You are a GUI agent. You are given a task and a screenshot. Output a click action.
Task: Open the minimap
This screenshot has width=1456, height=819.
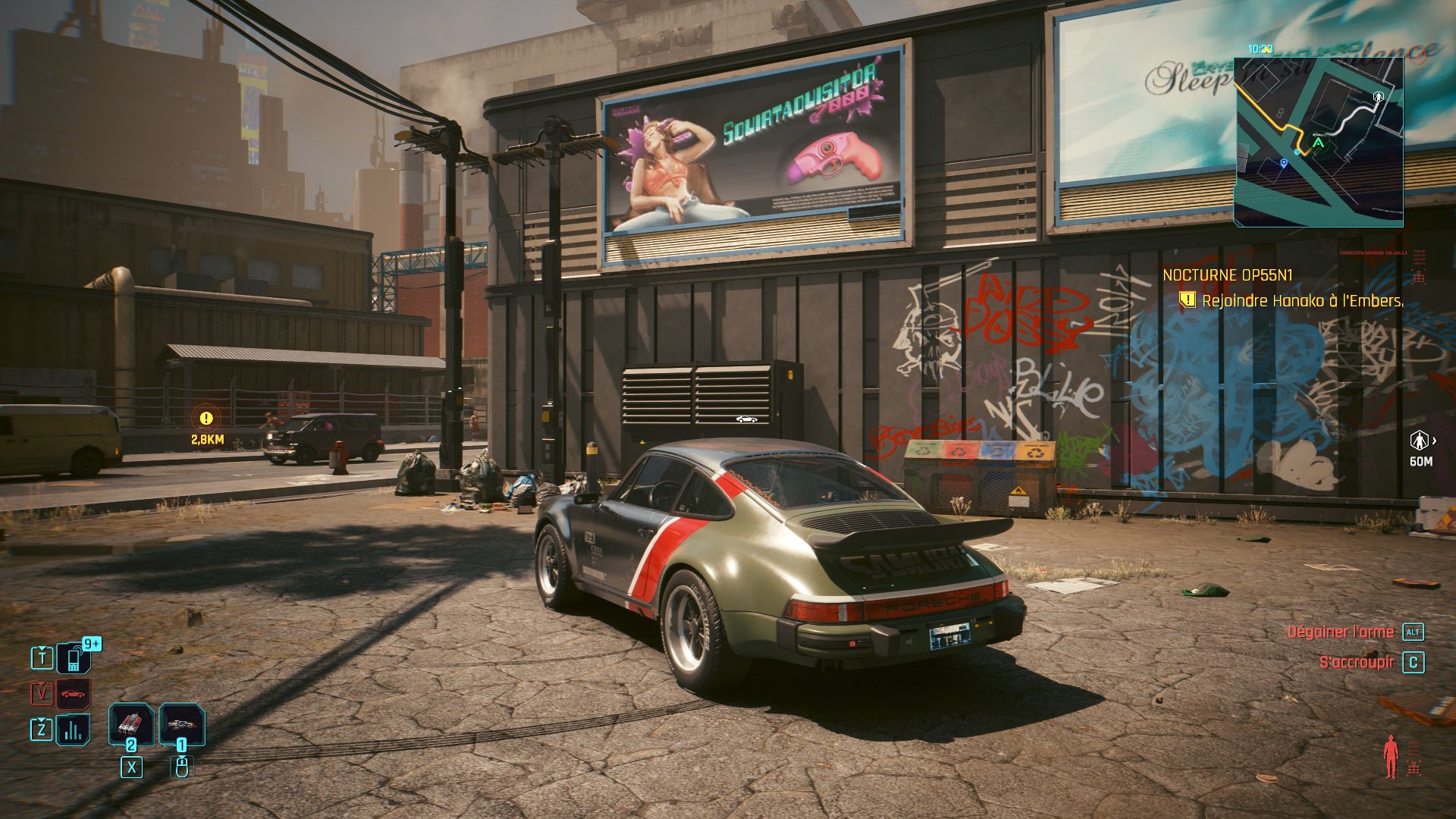coord(1318,142)
